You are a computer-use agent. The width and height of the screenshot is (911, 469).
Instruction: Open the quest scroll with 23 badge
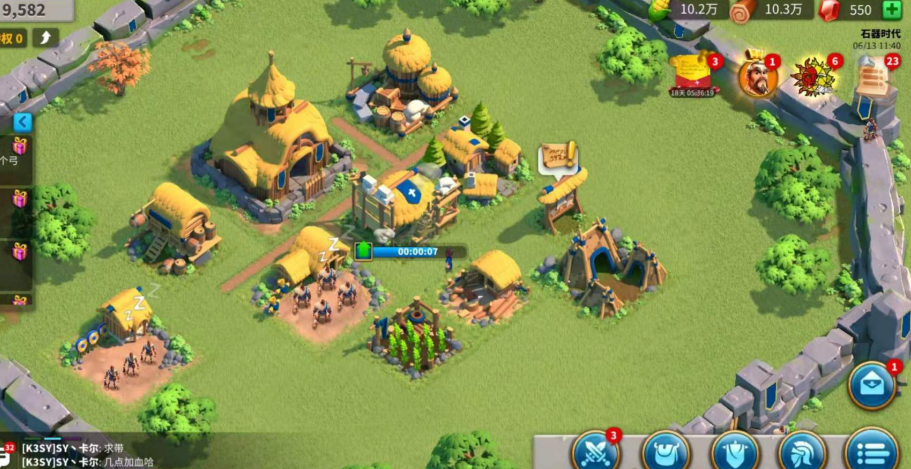tap(871, 76)
